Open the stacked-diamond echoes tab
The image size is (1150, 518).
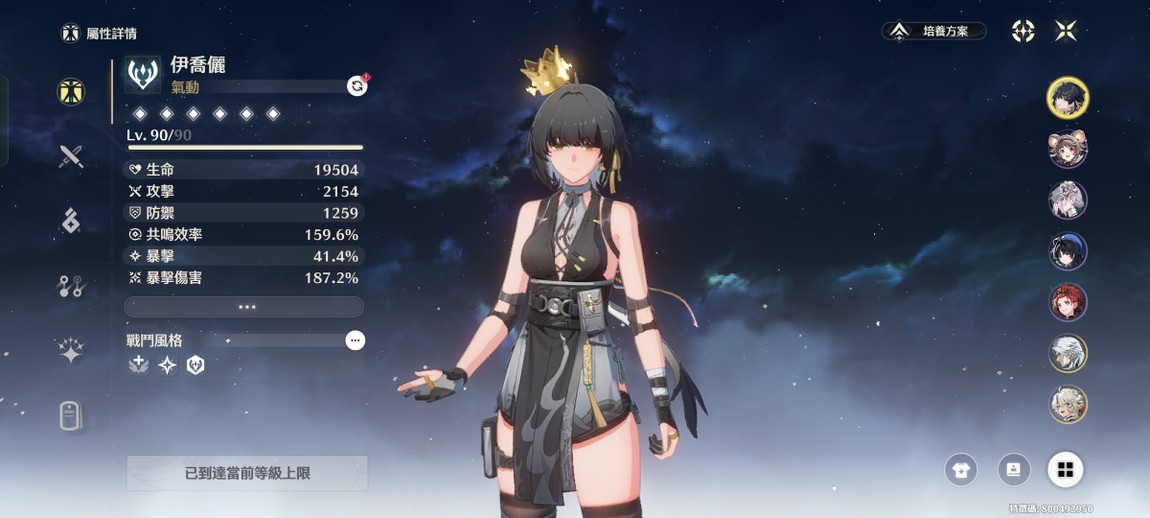coord(70,221)
